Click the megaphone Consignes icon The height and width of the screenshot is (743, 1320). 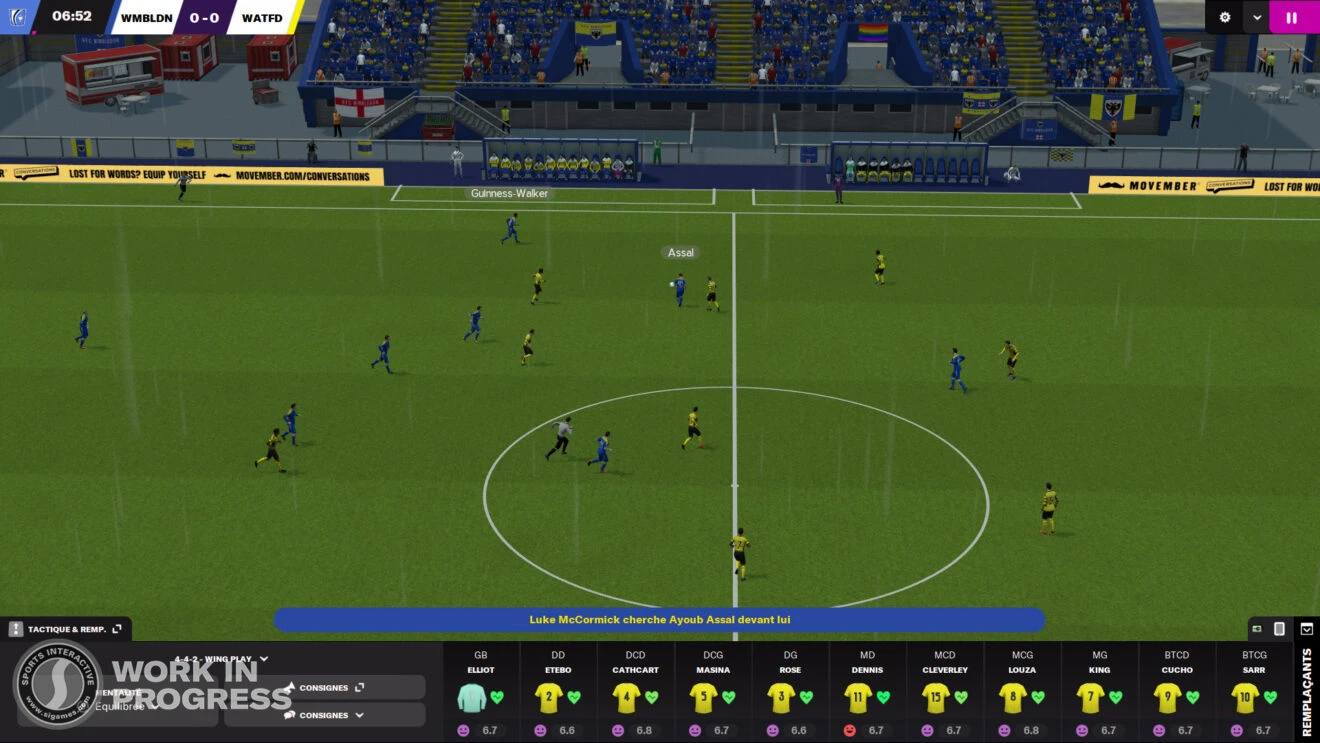pyautogui.click(x=290, y=687)
